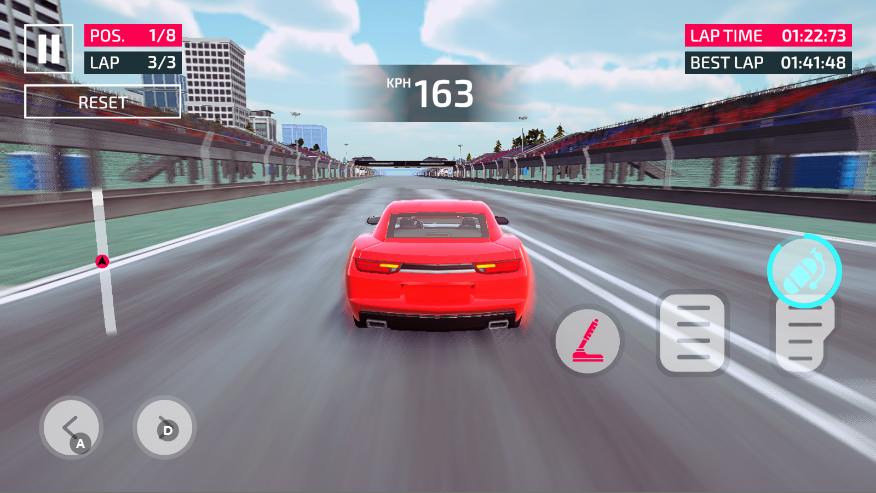Click the RESET button
This screenshot has height=493, width=876.
coord(103,102)
